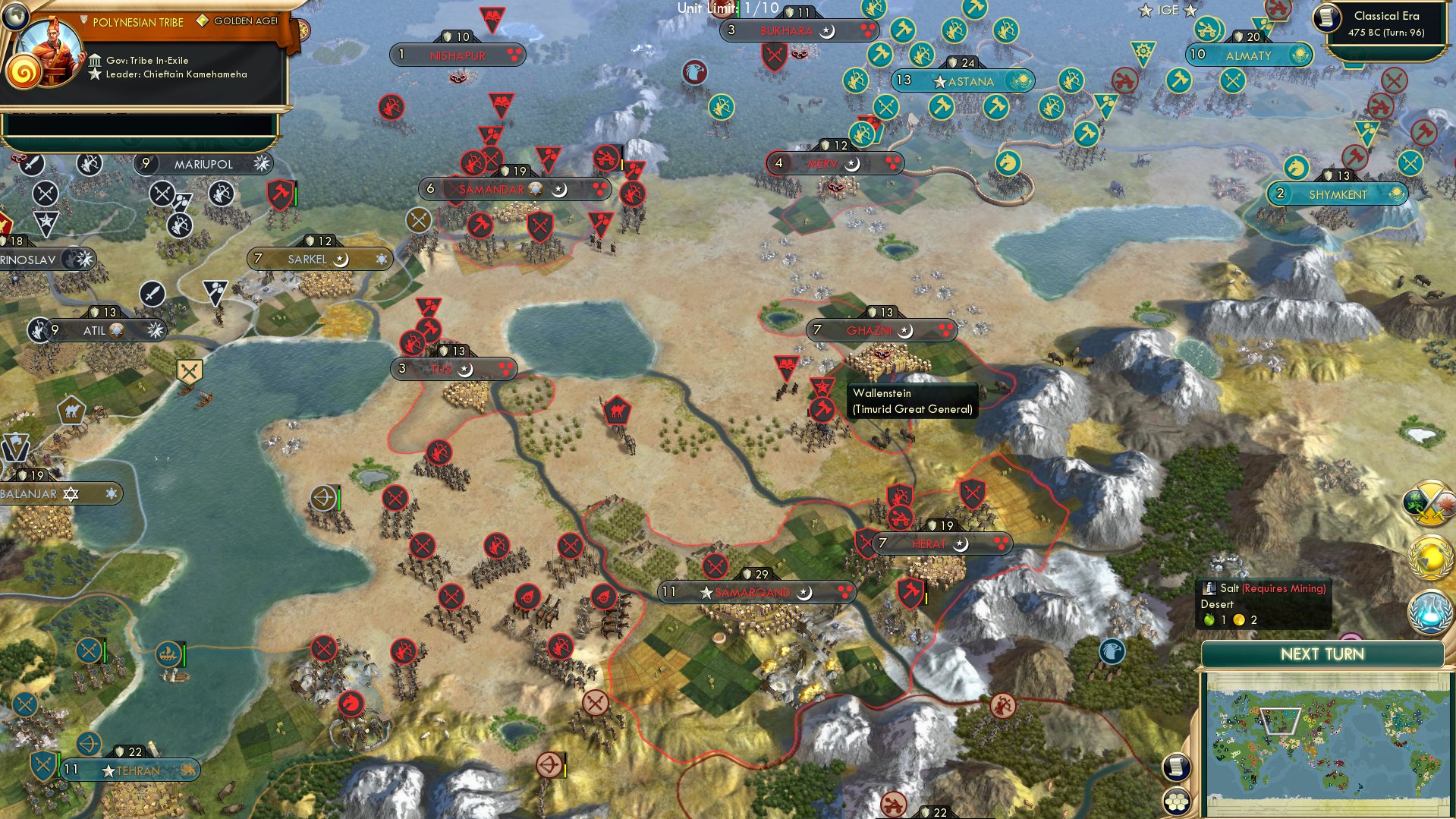Open the blue science flask notification

1430,612
